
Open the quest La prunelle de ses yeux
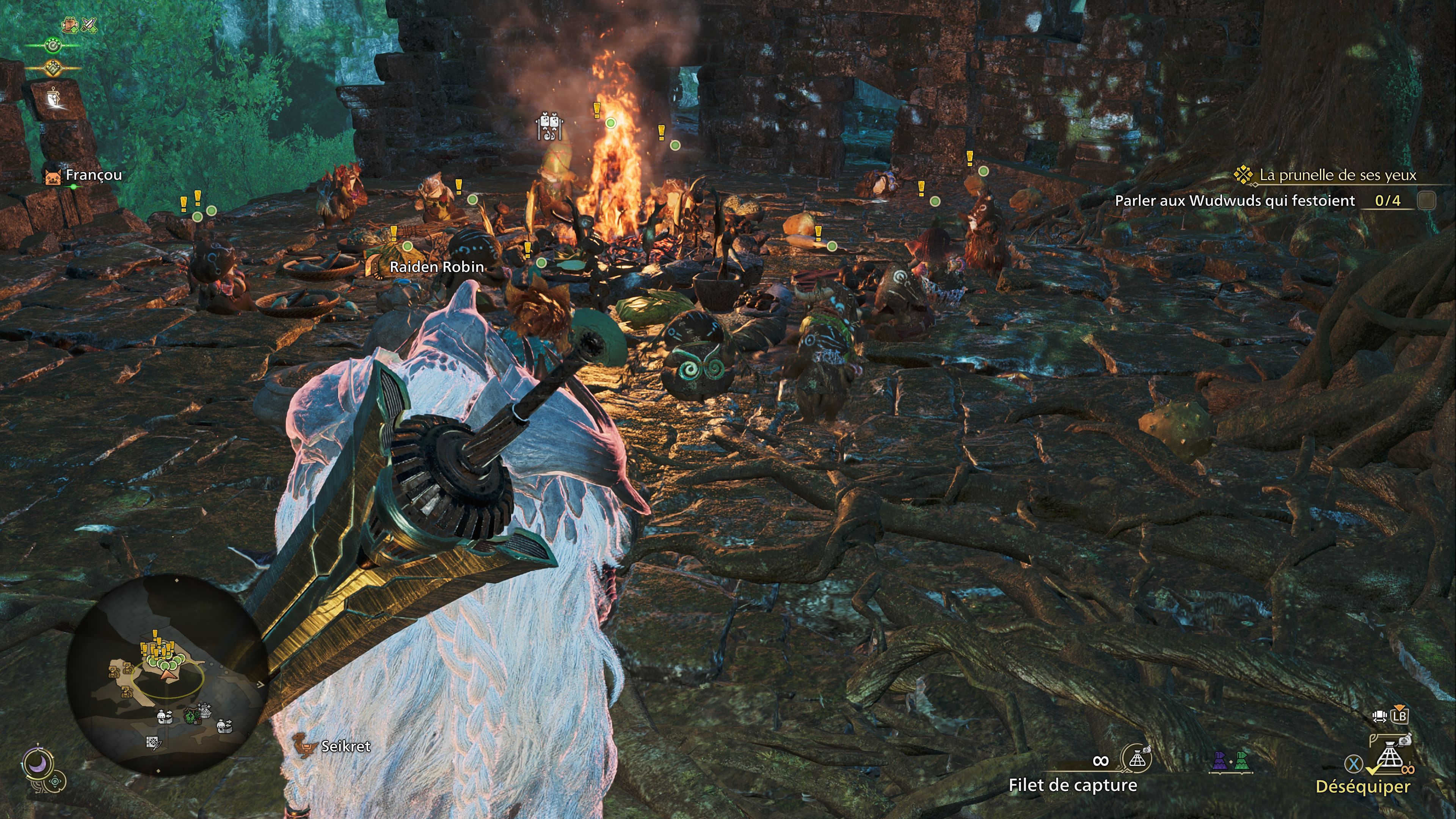1337,175
